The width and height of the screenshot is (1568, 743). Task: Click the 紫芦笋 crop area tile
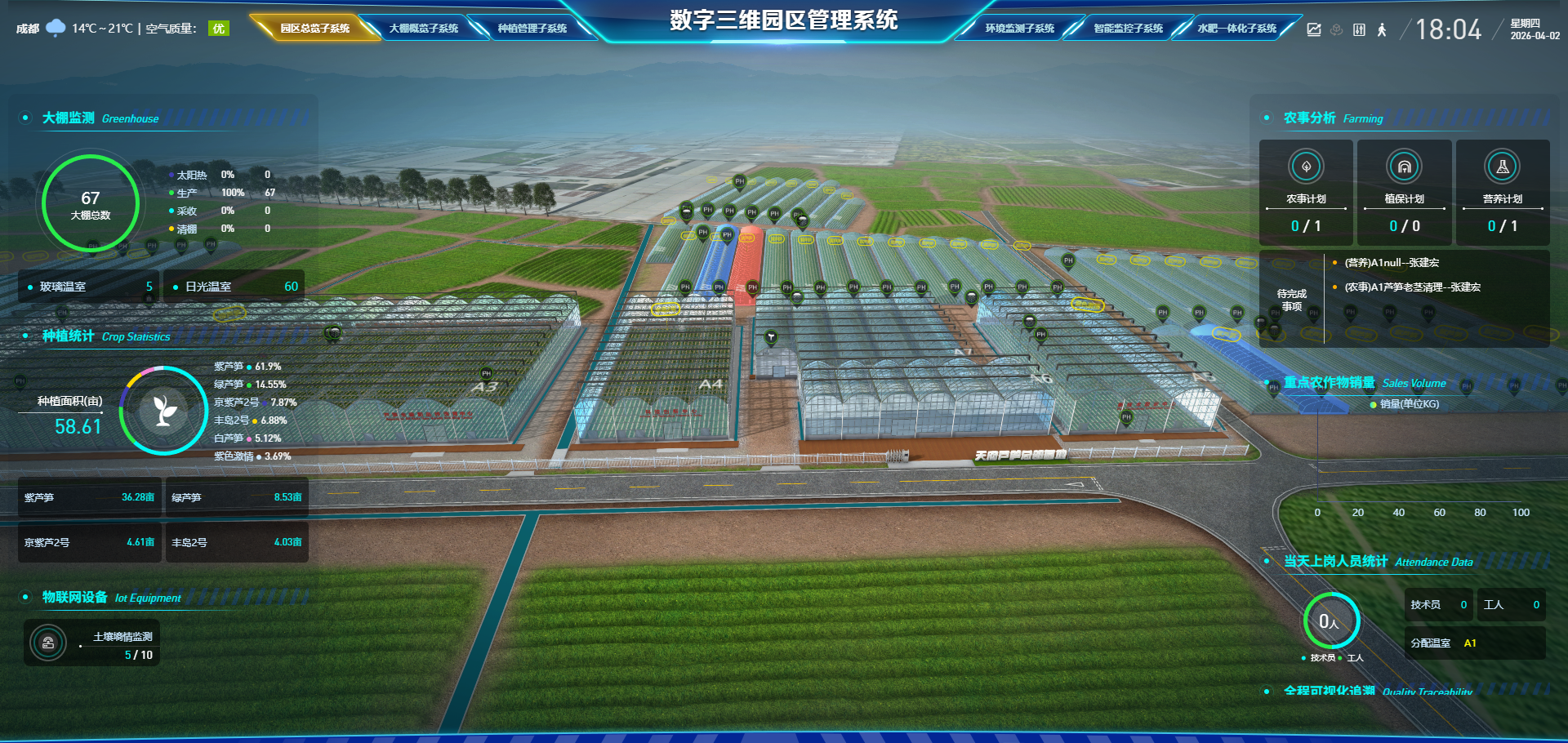[89, 497]
